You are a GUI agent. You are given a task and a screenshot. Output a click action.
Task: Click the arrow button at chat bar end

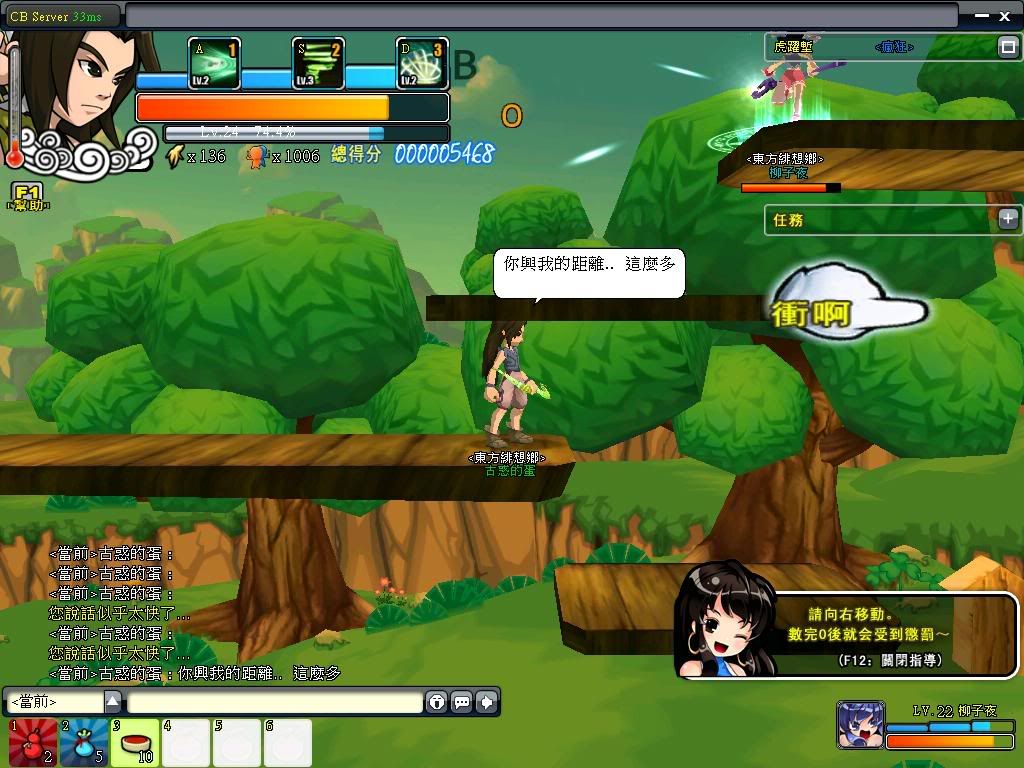(487, 702)
